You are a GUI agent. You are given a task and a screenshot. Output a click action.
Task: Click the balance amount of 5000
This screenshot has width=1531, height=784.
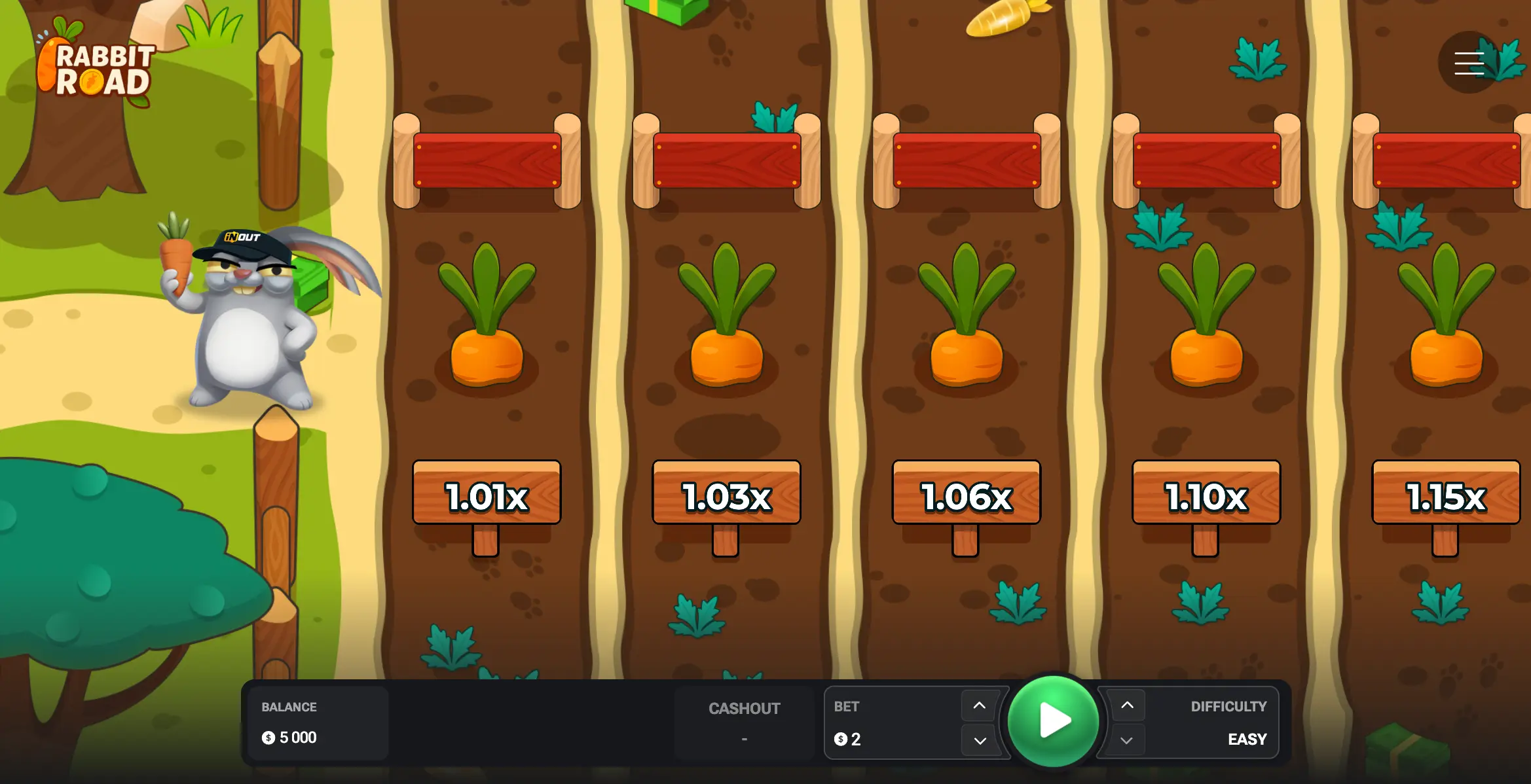click(x=297, y=737)
